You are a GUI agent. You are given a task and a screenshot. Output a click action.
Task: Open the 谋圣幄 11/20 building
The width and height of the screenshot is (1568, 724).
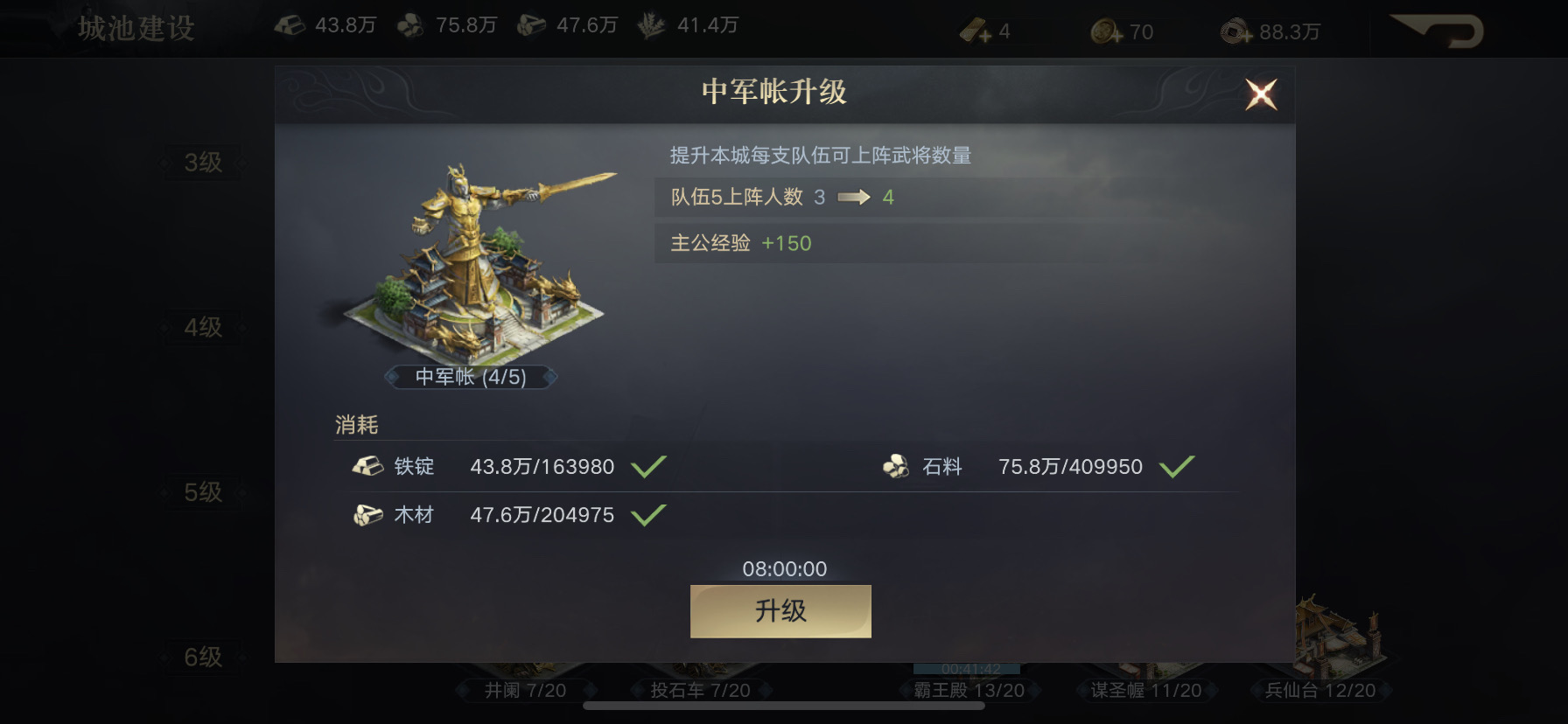(x=1146, y=690)
